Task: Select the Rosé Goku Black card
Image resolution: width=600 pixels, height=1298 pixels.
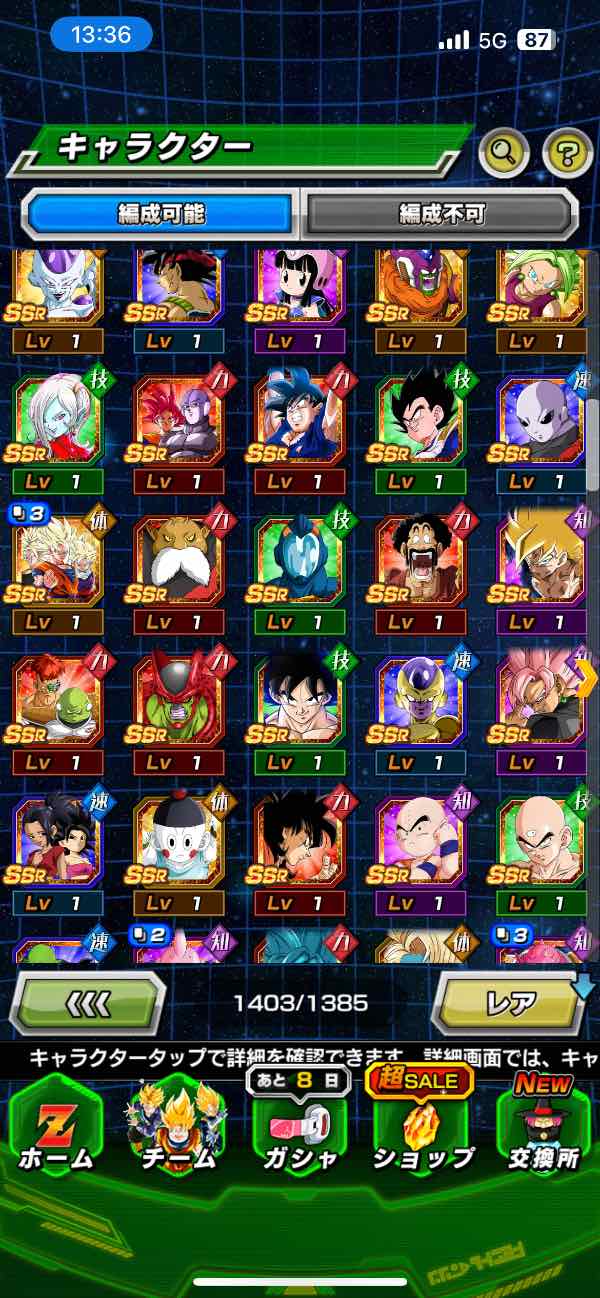Action: (x=540, y=699)
